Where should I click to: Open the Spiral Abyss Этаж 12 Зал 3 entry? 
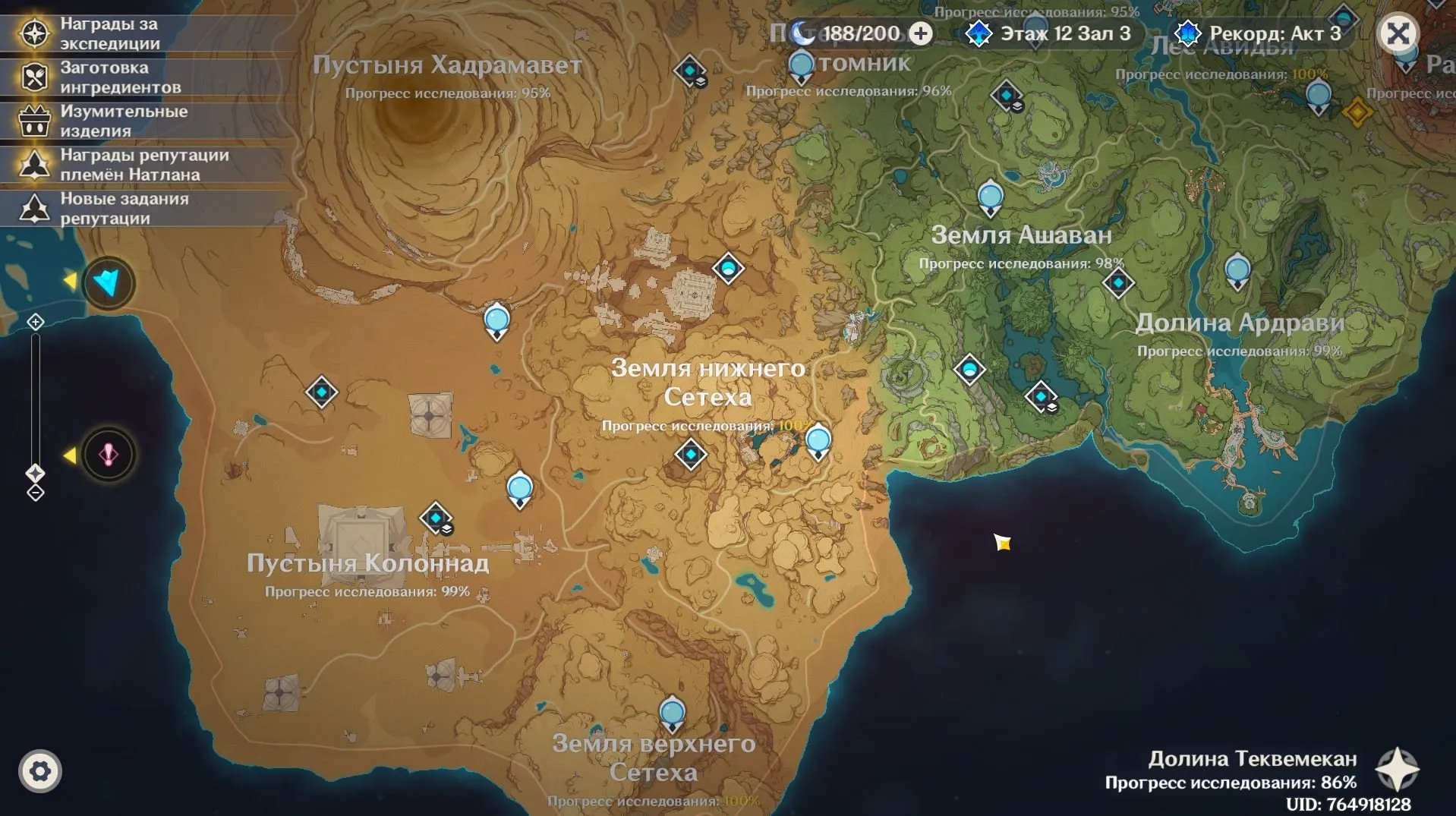click(979, 33)
